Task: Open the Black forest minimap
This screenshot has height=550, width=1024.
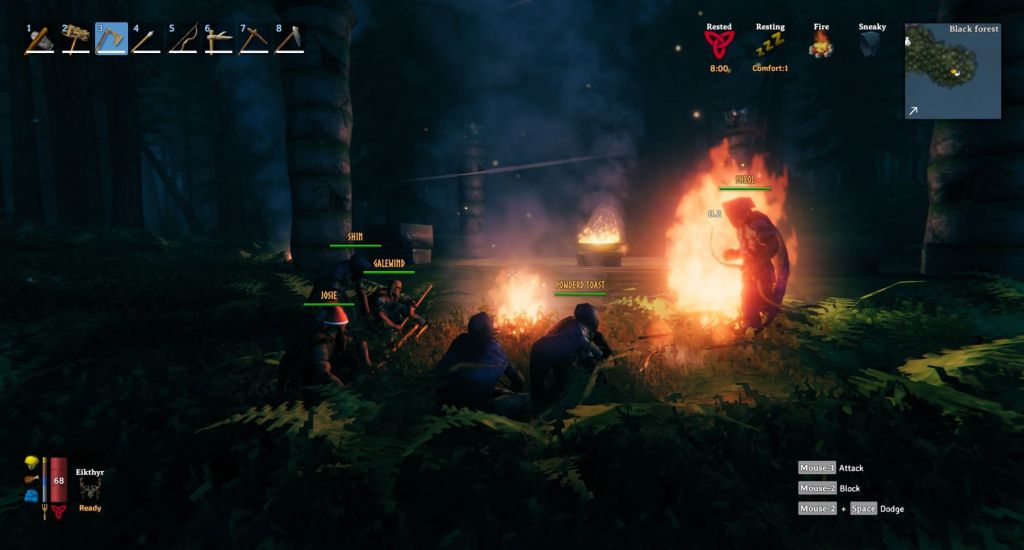Action: point(952,71)
